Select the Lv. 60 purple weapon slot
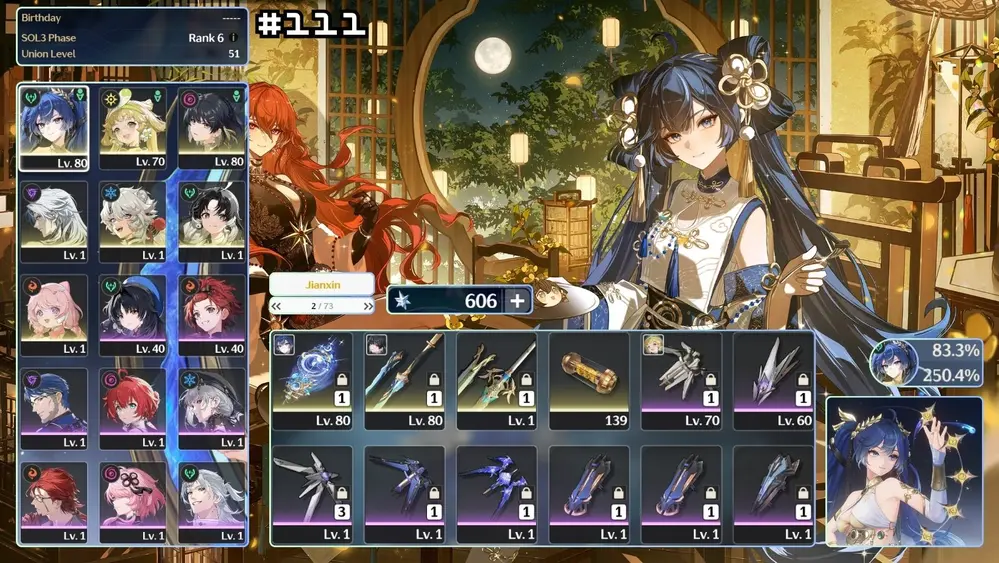Viewport: 999px width, 563px height. [773, 380]
